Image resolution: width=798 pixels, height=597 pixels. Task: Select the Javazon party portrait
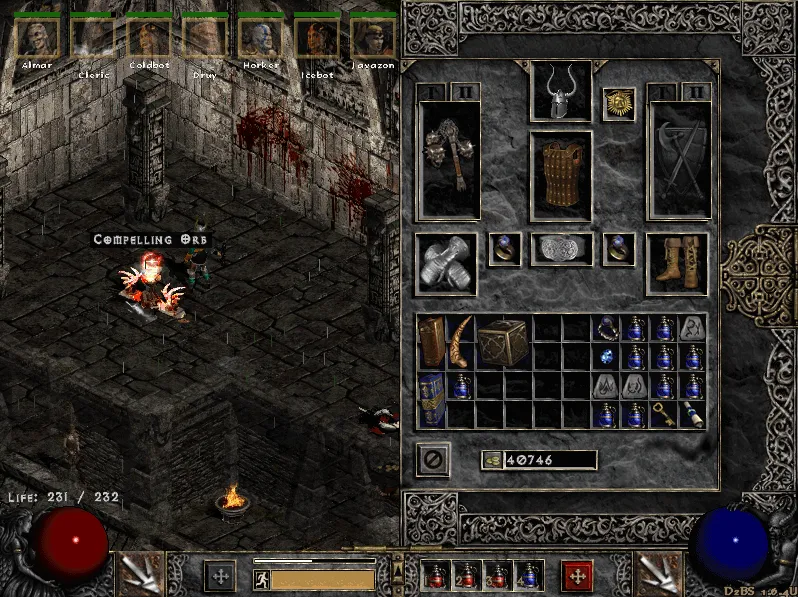pyautogui.click(x=372, y=36)
